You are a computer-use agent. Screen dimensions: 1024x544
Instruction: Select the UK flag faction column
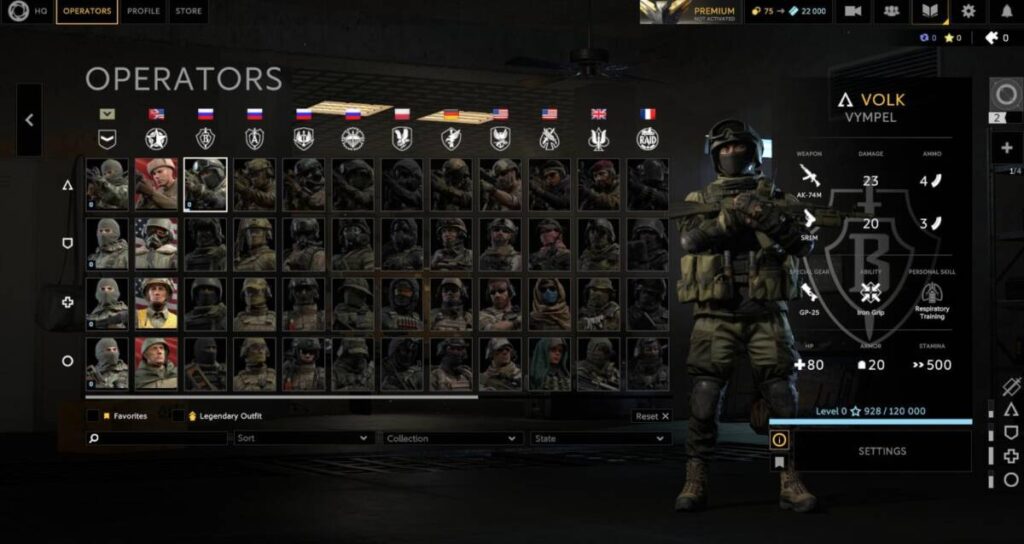click(x=599, y=114)
